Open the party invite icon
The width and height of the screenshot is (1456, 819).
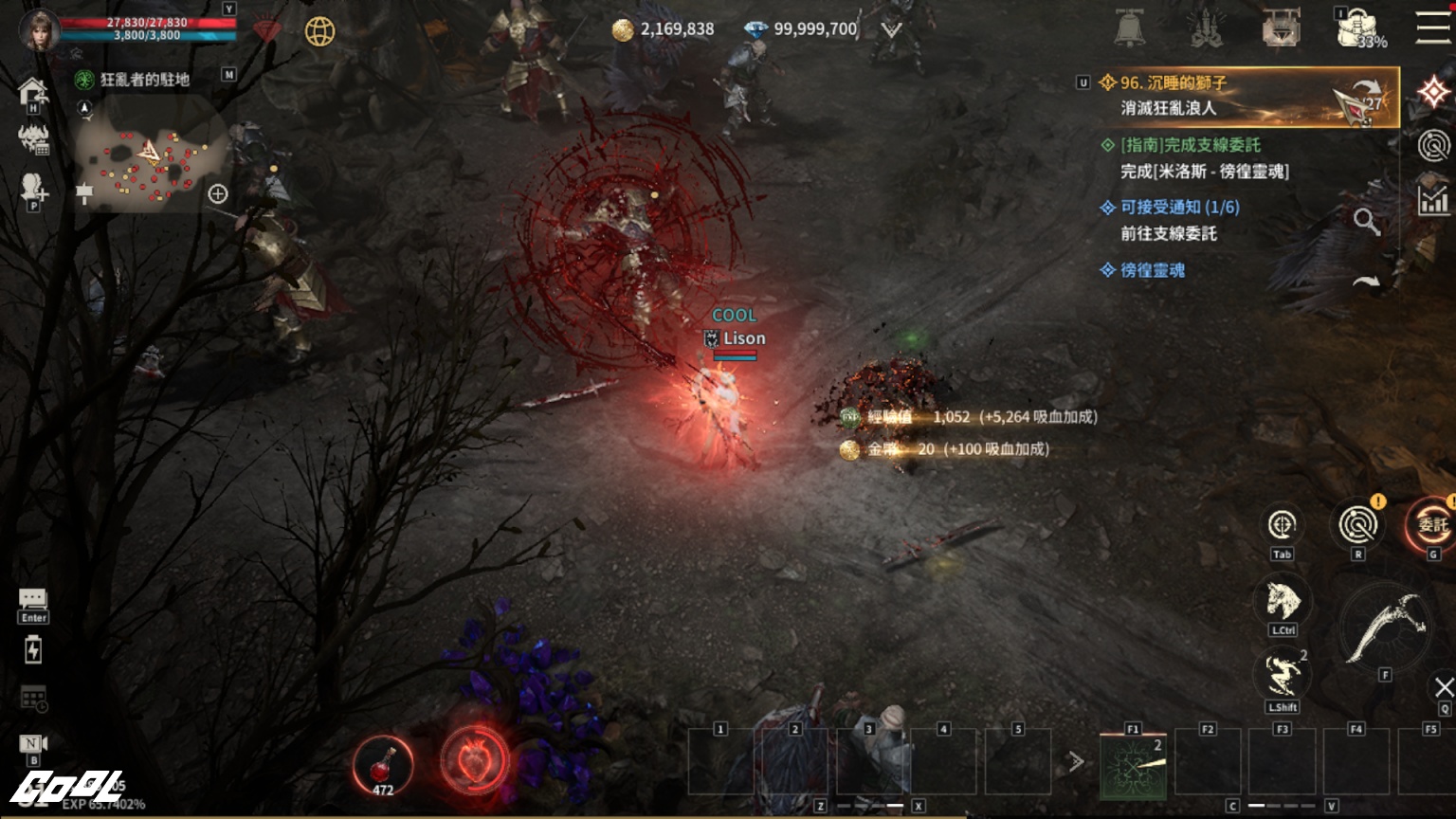[x=34, y=188]
